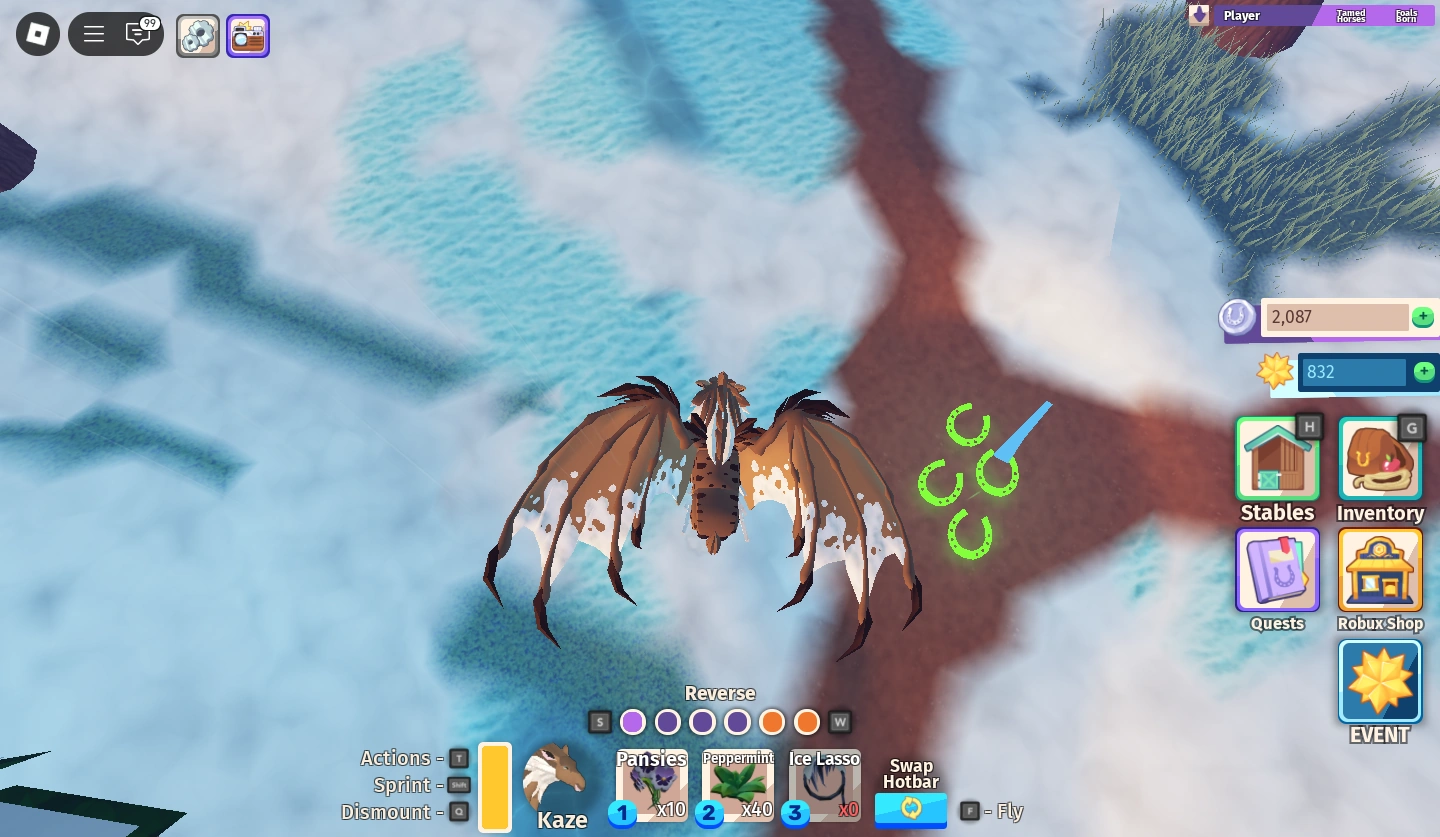Open the Quests book

[x=1277, y=570]
